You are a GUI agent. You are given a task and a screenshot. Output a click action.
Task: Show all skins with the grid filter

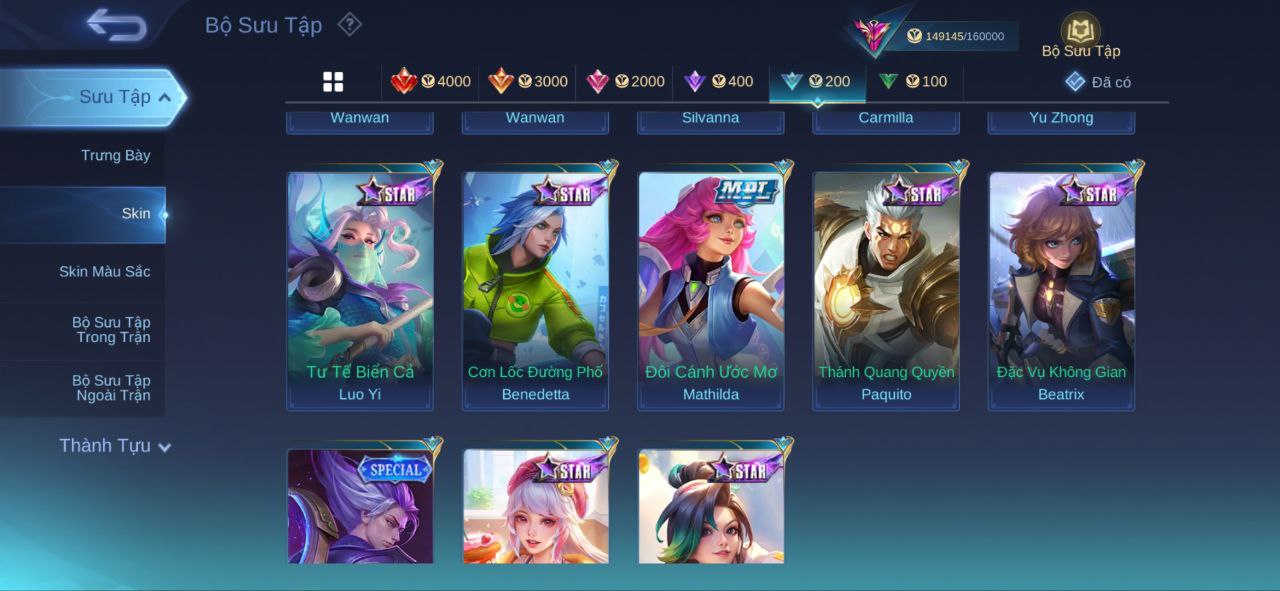[x=333, y=82]
